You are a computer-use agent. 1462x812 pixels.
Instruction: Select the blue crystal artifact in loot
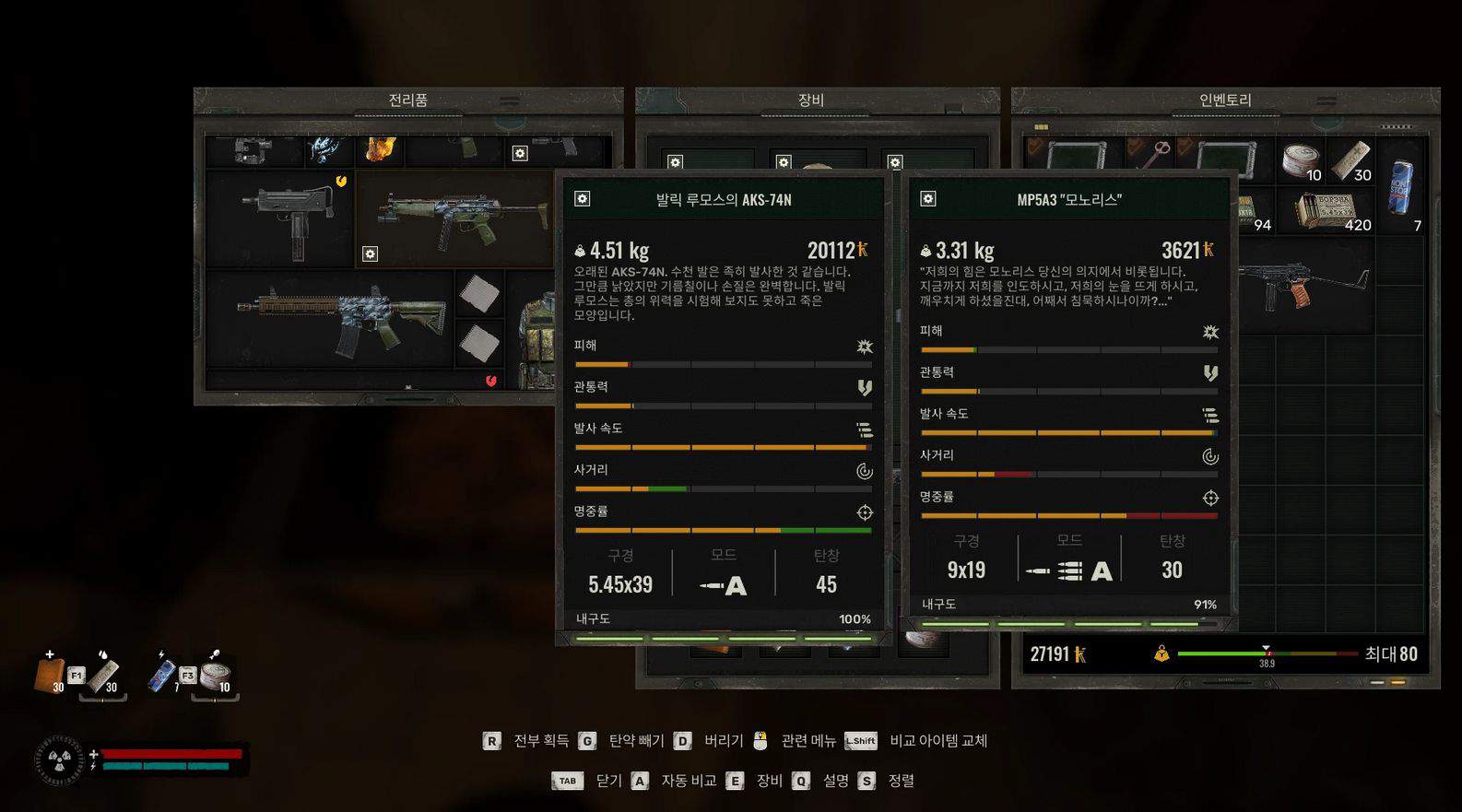coord(324,148)
